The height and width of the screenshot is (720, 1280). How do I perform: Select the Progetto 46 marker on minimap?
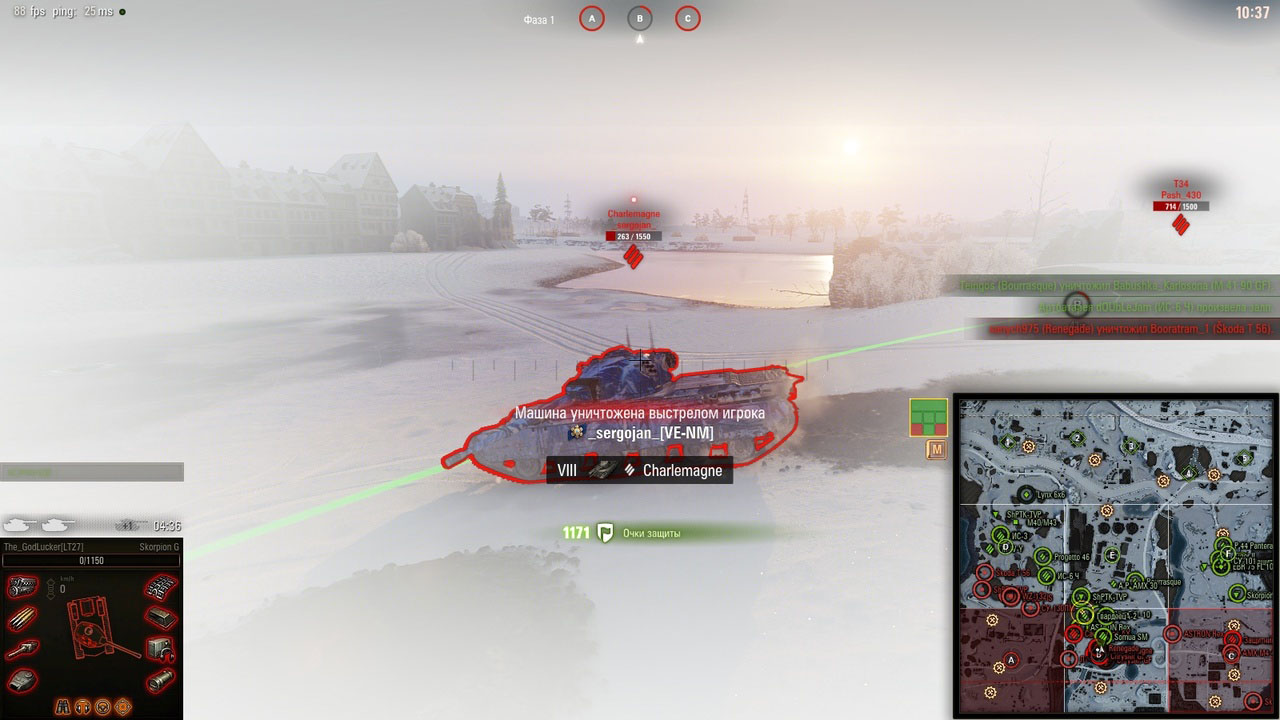(x=1044, y=556)
